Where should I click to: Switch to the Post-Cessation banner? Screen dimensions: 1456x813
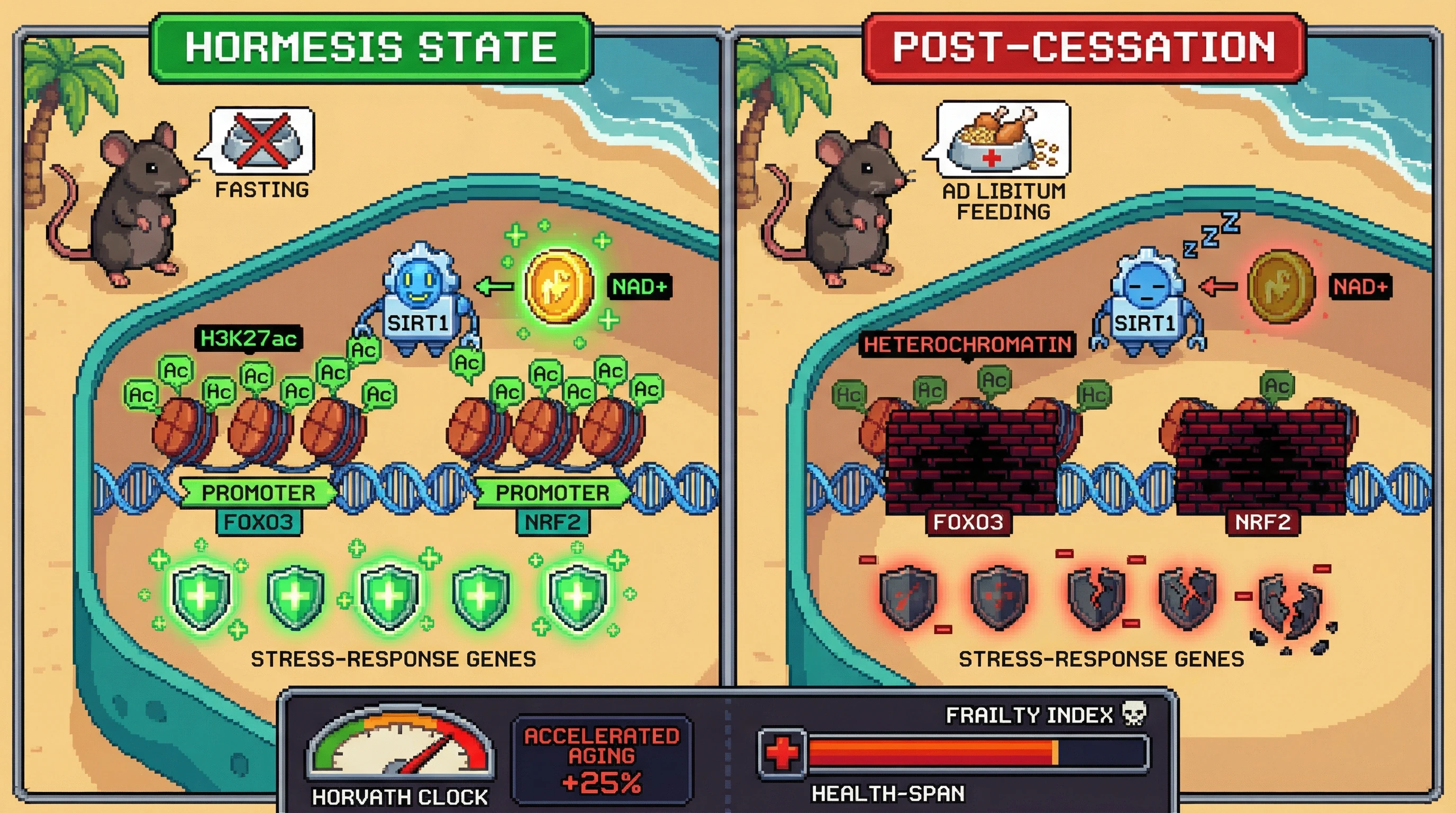click(x=1083, y=48)
